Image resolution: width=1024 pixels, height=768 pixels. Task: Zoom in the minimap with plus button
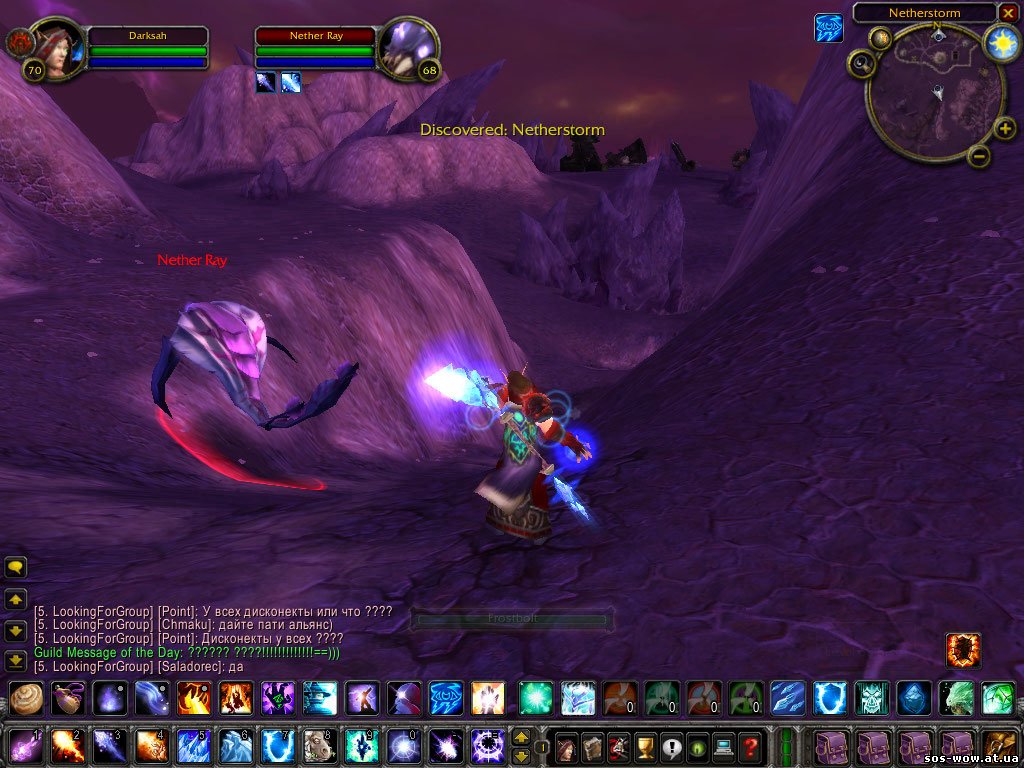tap(1004, 128)
